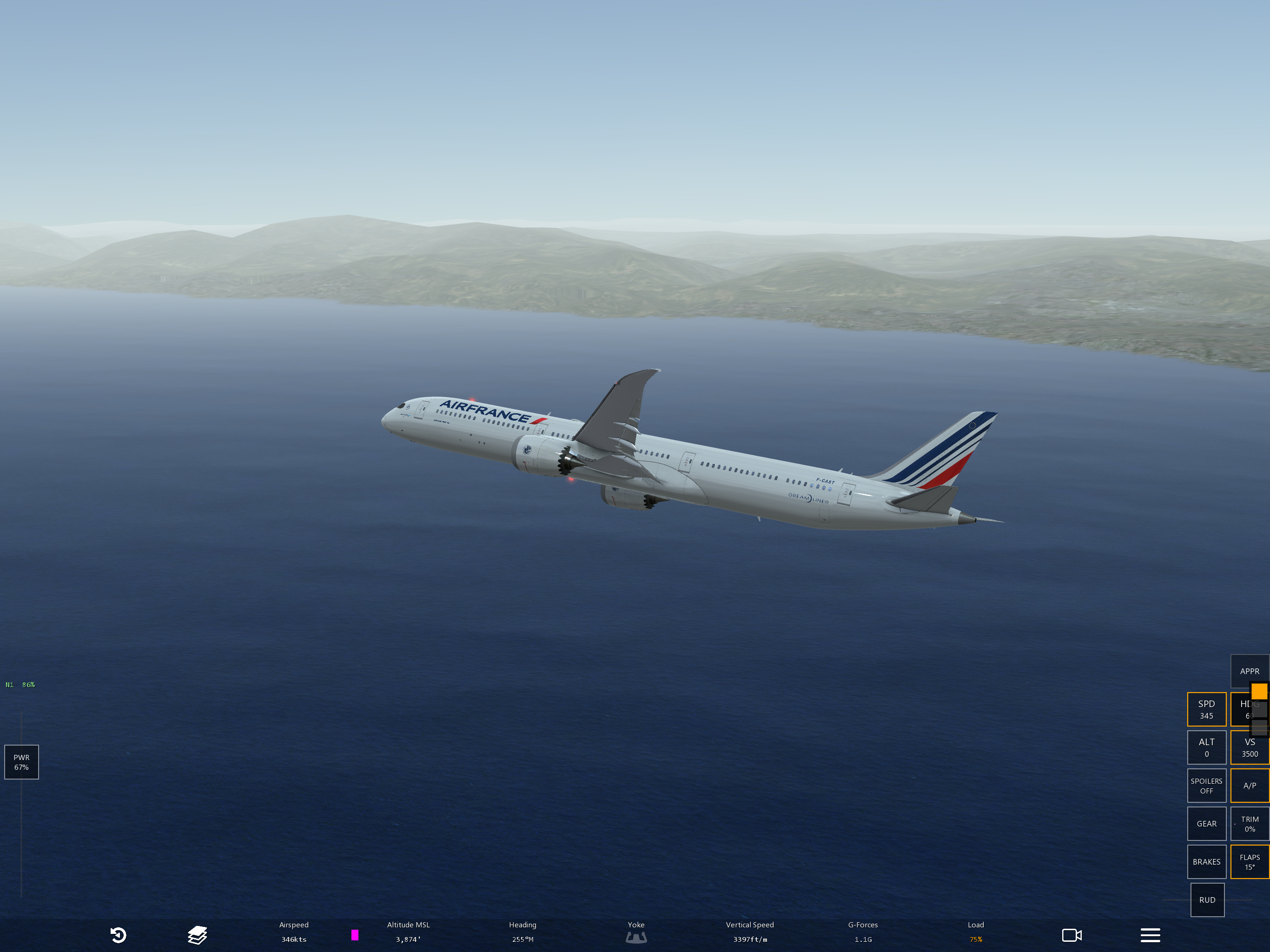This screenshot has height=952, width=1270.
Task: Open the hamburger main menu
Action: [1150, 935]
